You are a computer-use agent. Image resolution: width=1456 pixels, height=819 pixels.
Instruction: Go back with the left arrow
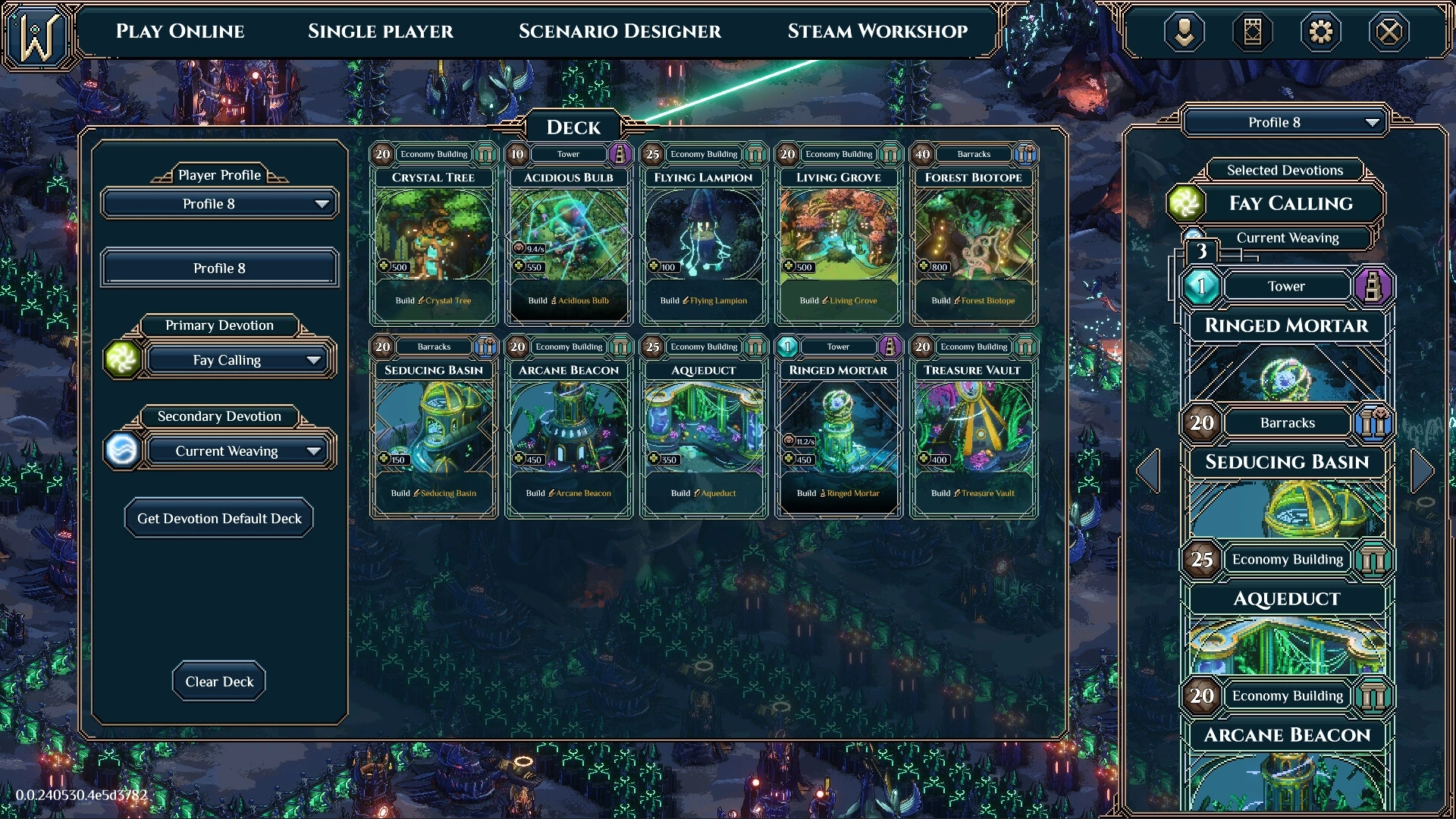pyautogui.click(x=1148, y=471)
